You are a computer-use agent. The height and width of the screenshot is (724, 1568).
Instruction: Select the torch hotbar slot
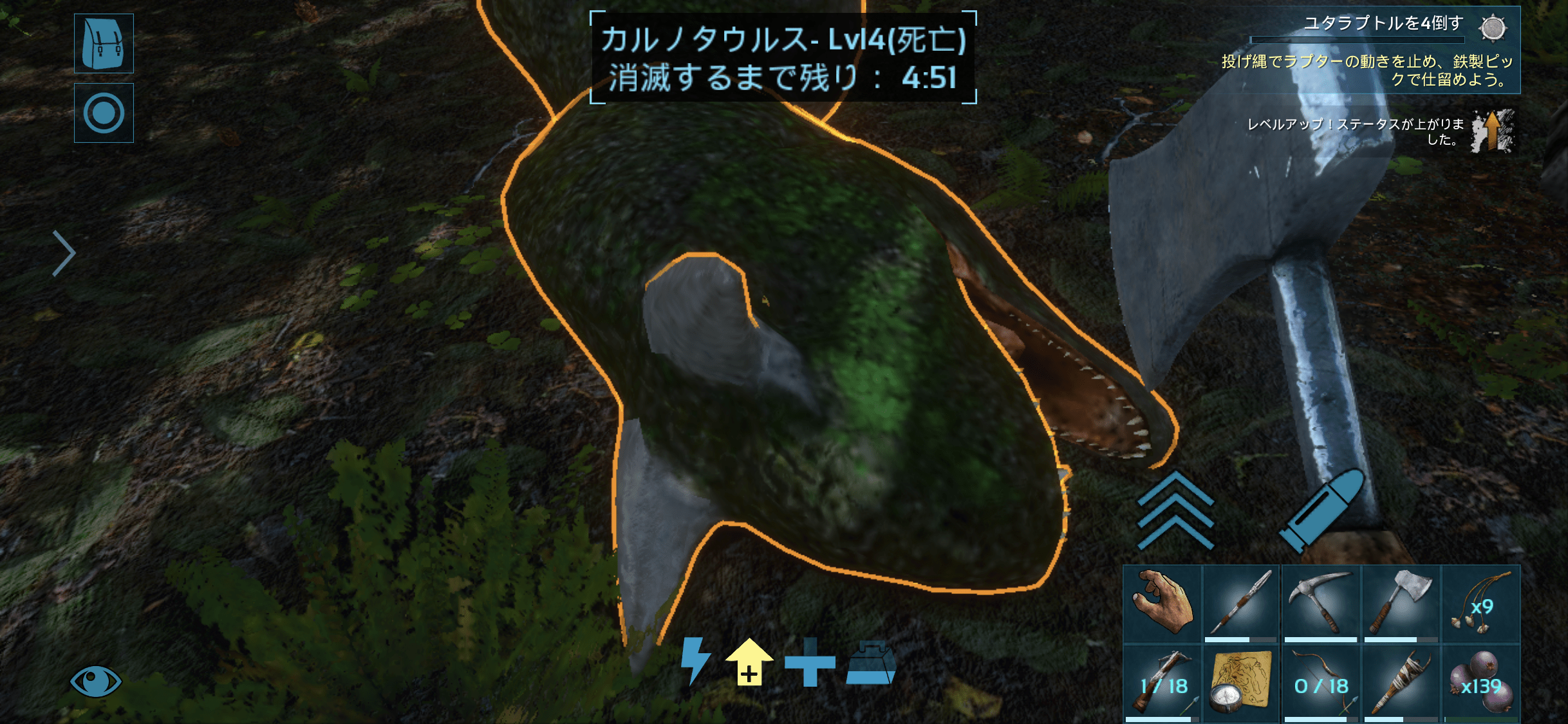click(1401, 683)
